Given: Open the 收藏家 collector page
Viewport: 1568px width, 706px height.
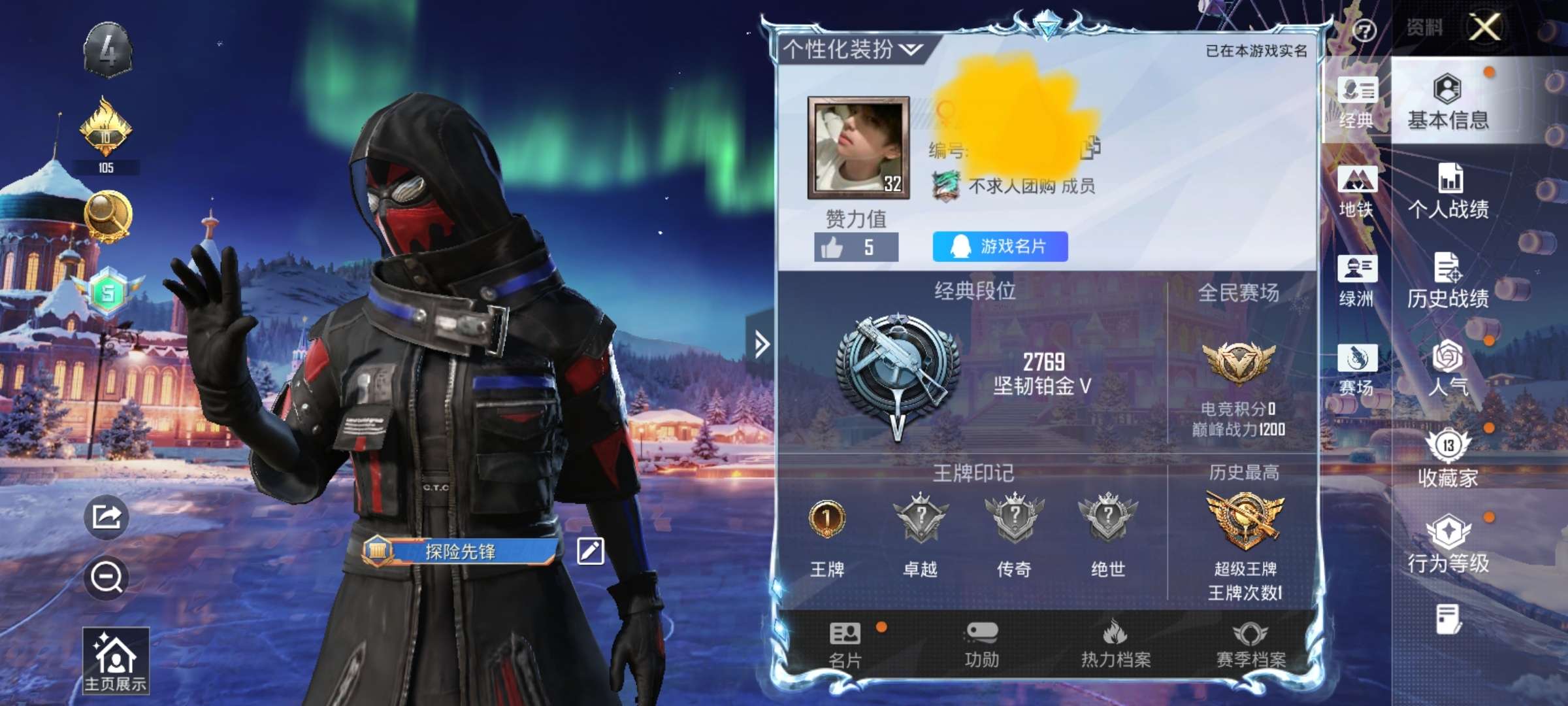Looking at the screenshot, I should click(1448, 459).
